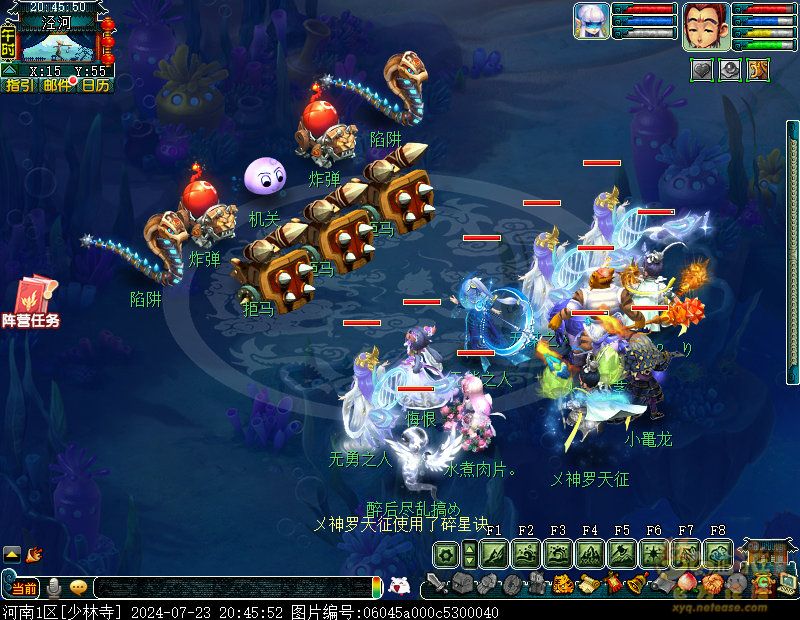Viewport: 800px width, 620px height.
Task: Open the 指引 guide button
Action: point(19,86)
